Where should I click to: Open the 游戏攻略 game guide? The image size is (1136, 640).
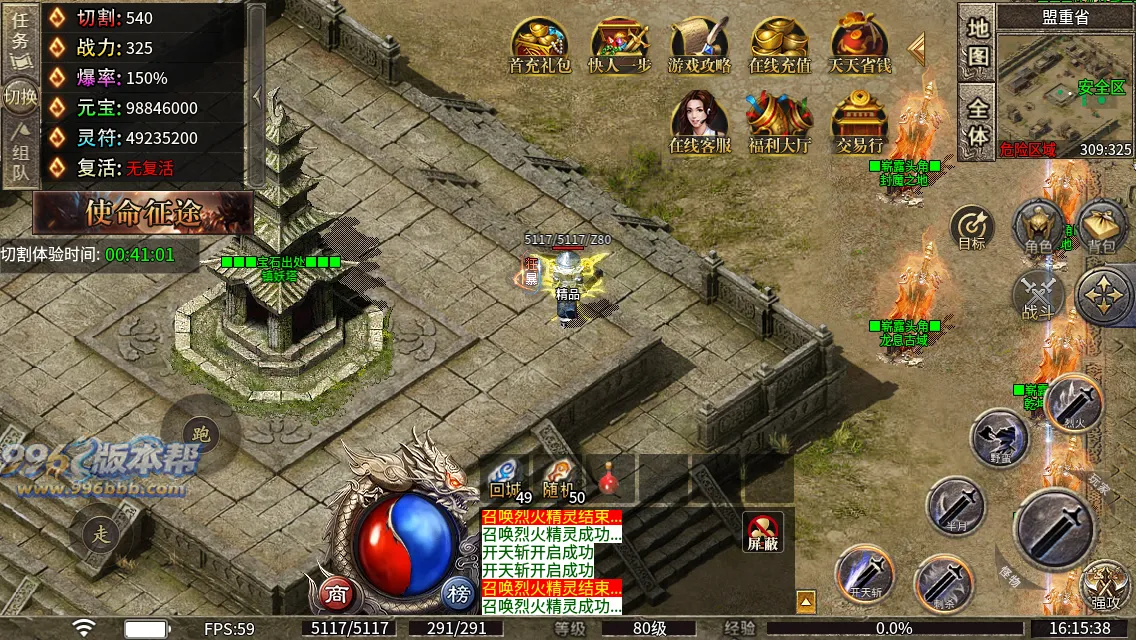[700, 45]
